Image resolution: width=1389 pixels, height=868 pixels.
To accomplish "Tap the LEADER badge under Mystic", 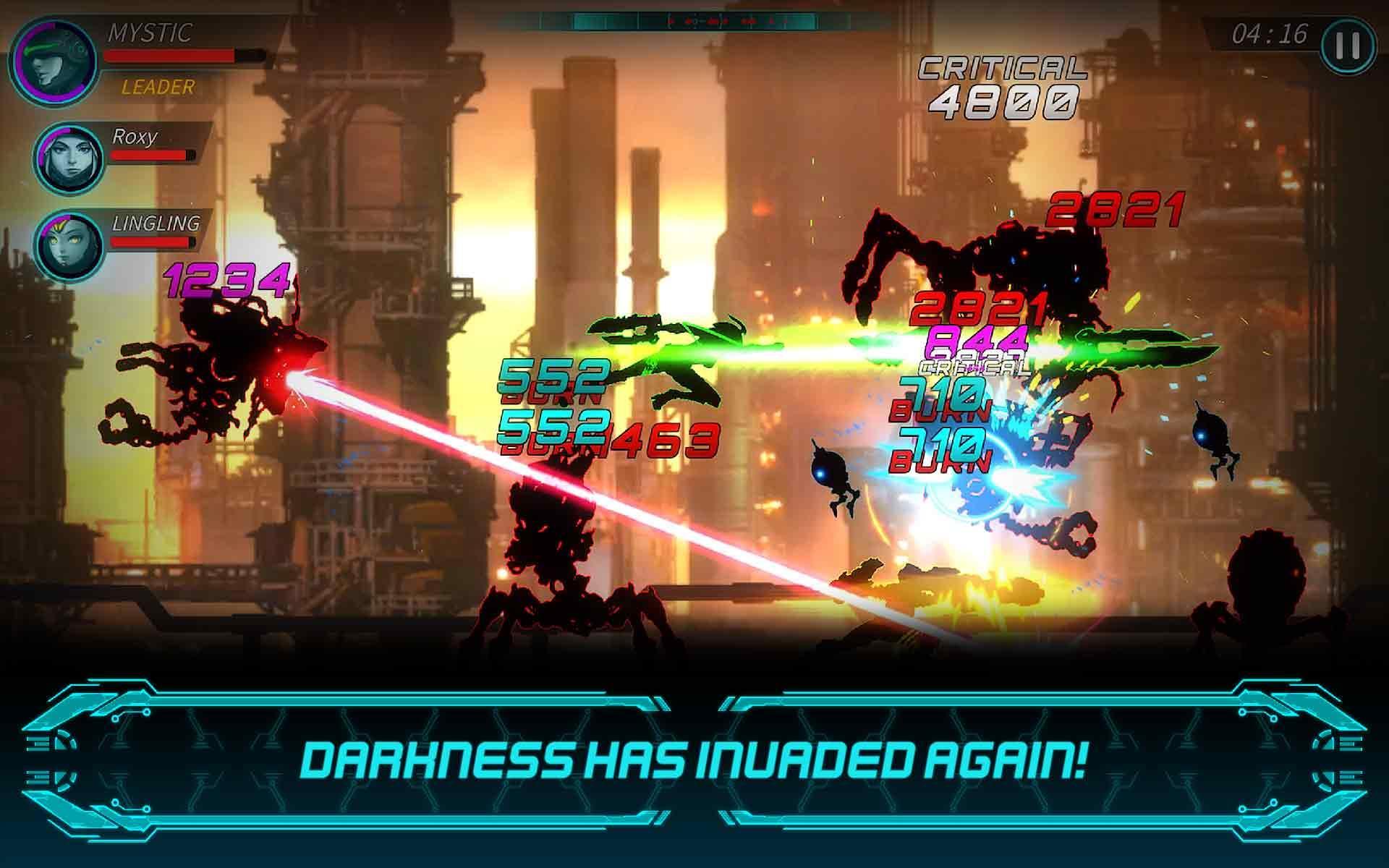I will [x=159, y=88].
